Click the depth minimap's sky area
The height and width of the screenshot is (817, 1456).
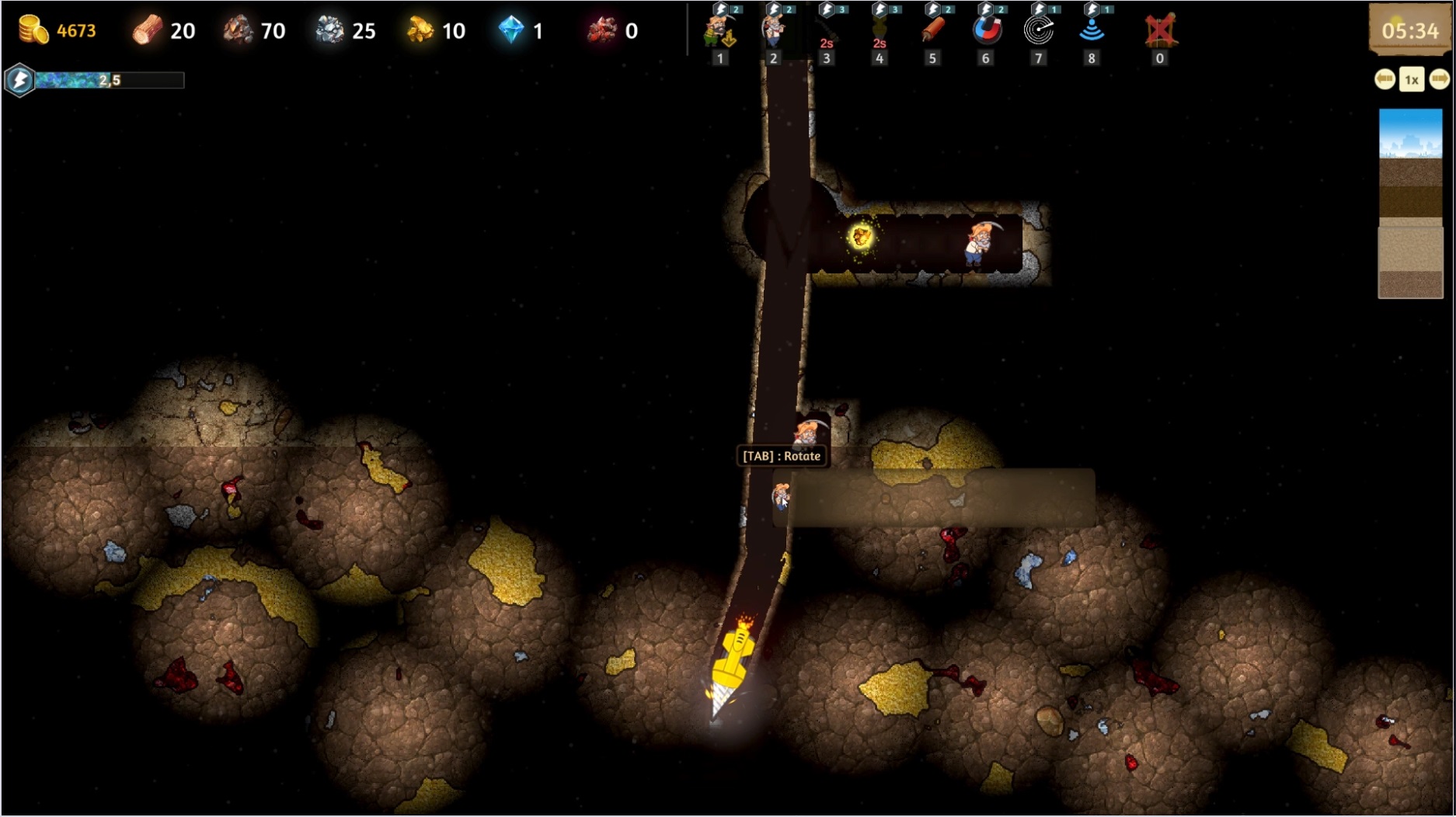point(1410,132)
